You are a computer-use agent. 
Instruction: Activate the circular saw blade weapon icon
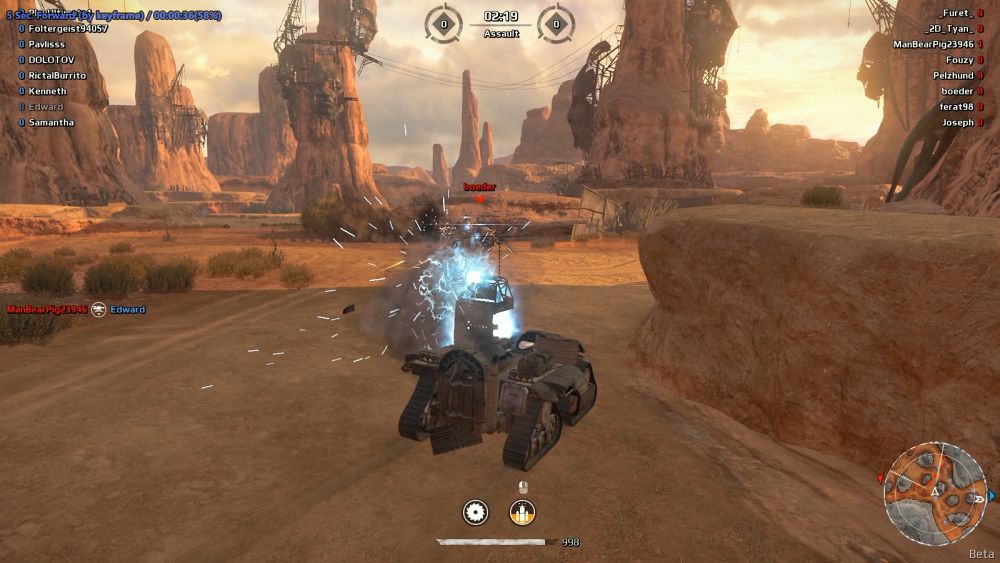(x=476, y=513)
